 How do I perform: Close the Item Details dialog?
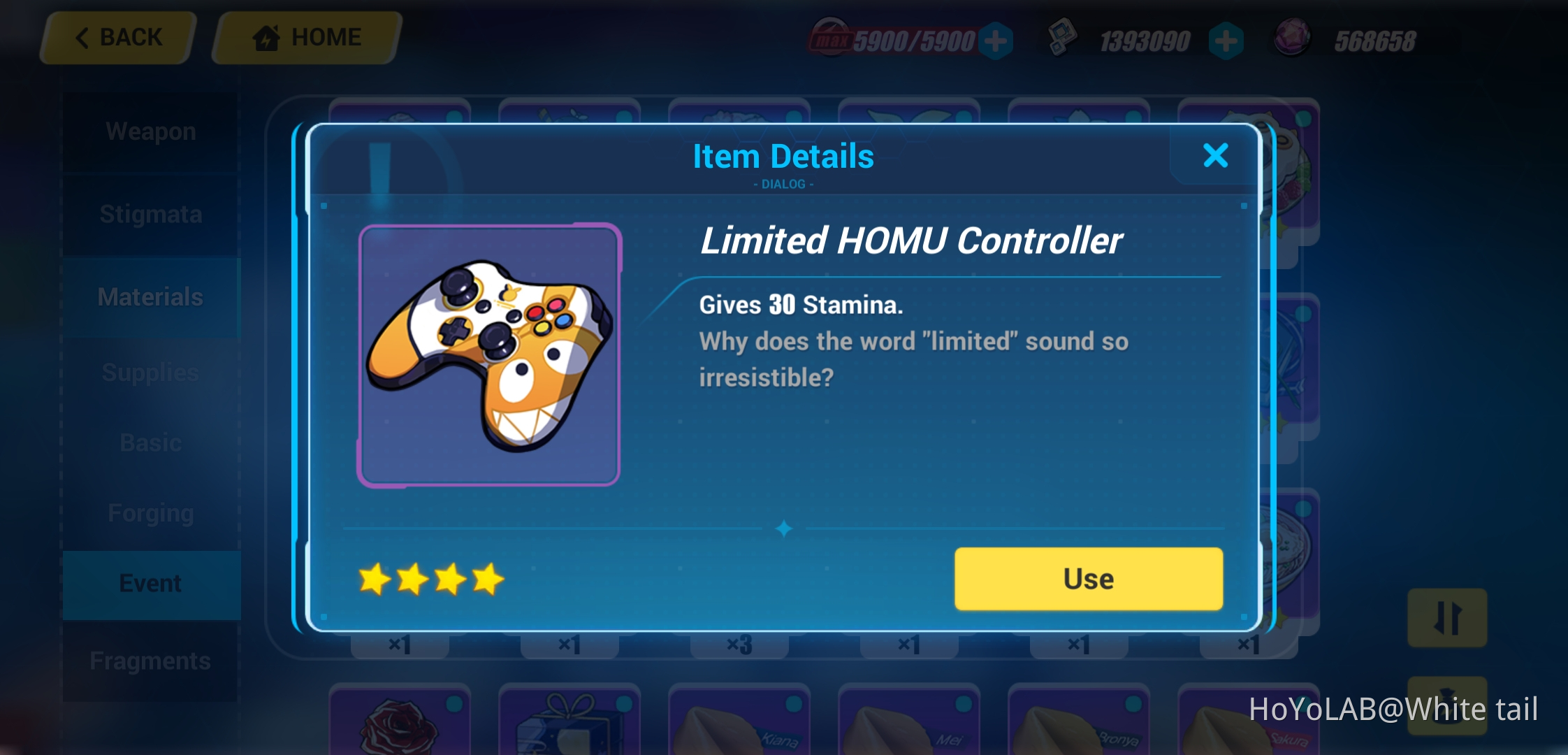(1215, 156)
